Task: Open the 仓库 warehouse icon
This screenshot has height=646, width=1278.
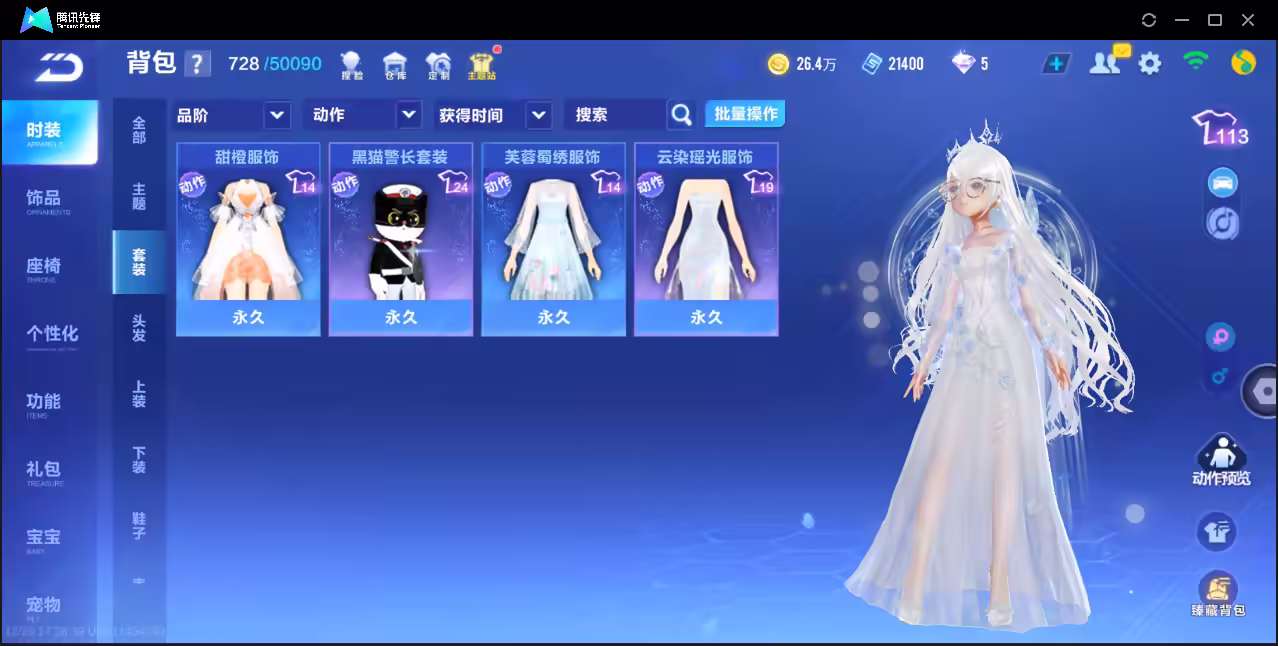Action: pos(395,66)
